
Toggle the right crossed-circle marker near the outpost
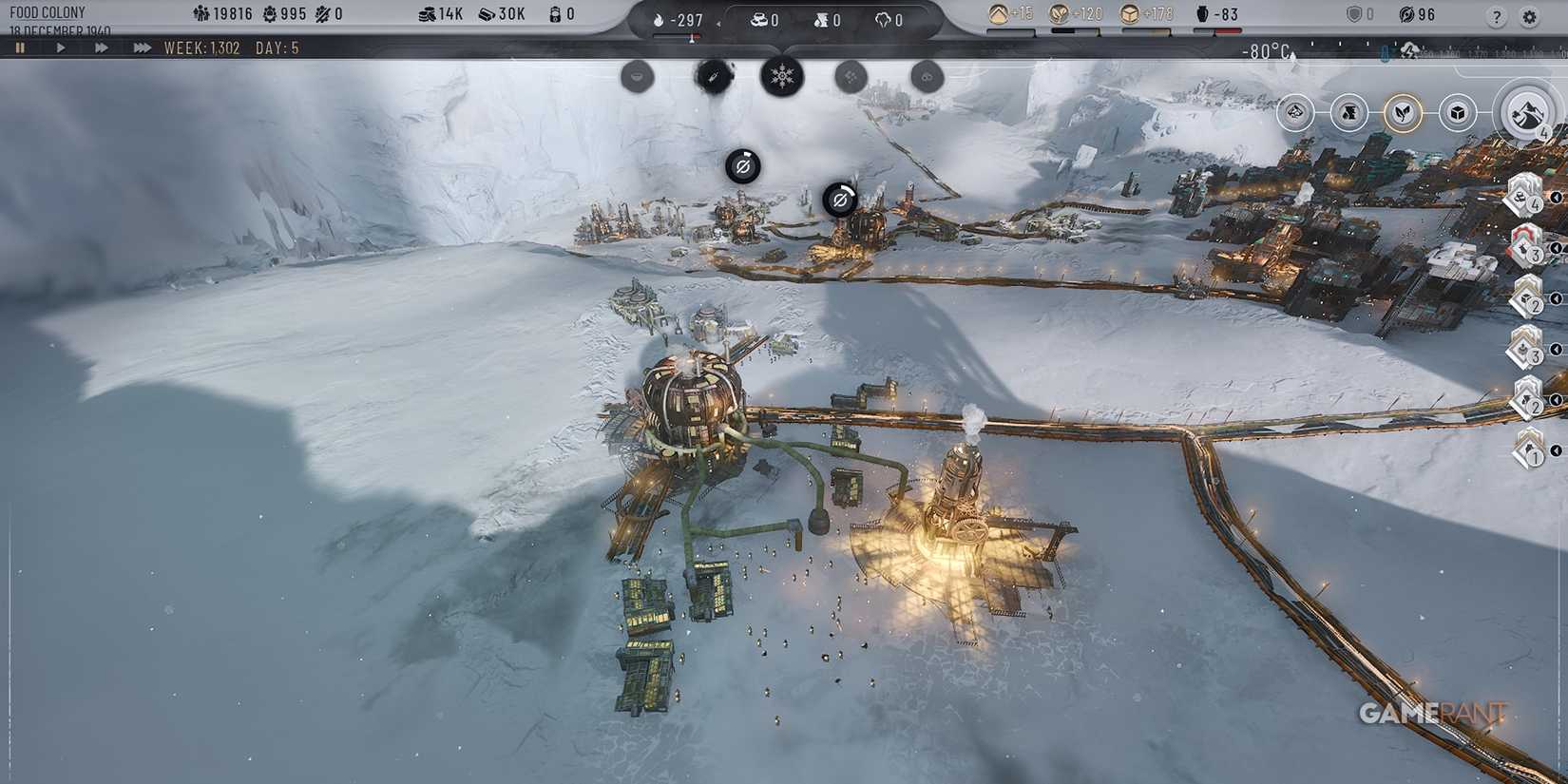(x=840, y=201)
